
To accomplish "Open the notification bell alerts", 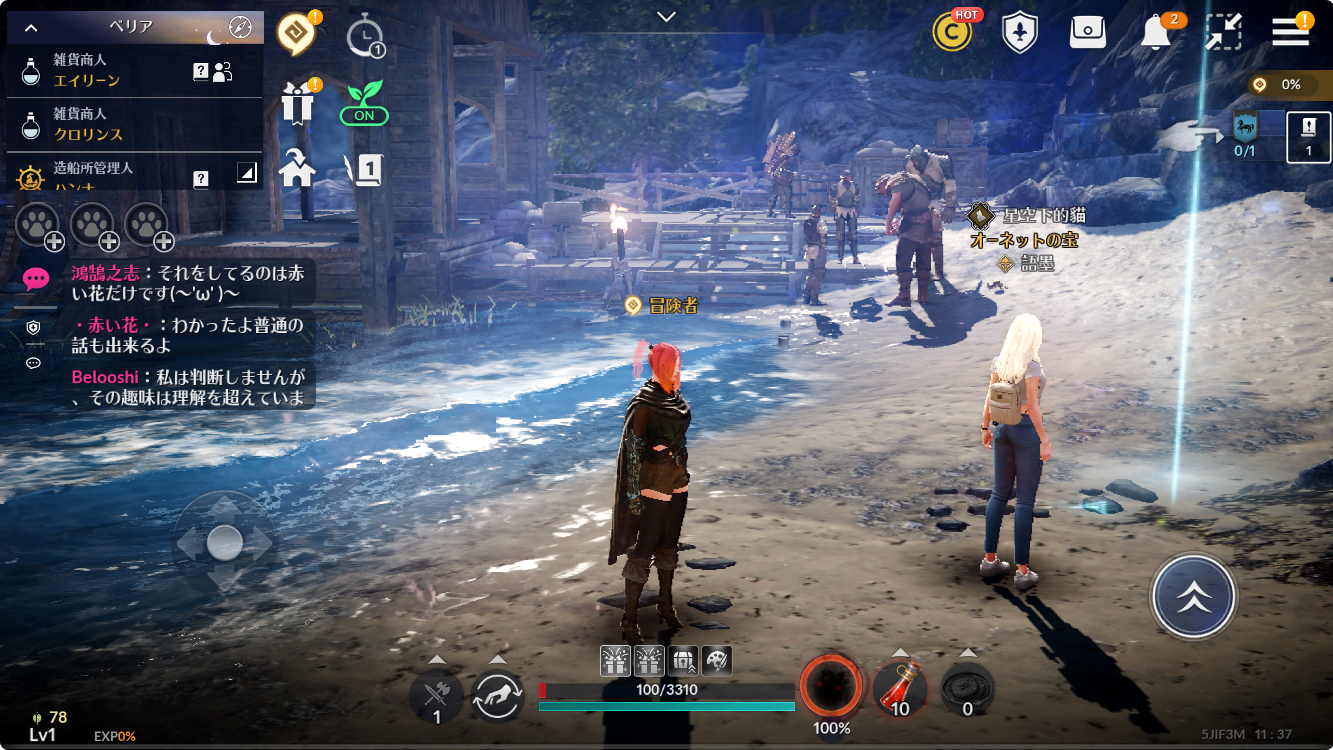I will [x=1156, y=32].
